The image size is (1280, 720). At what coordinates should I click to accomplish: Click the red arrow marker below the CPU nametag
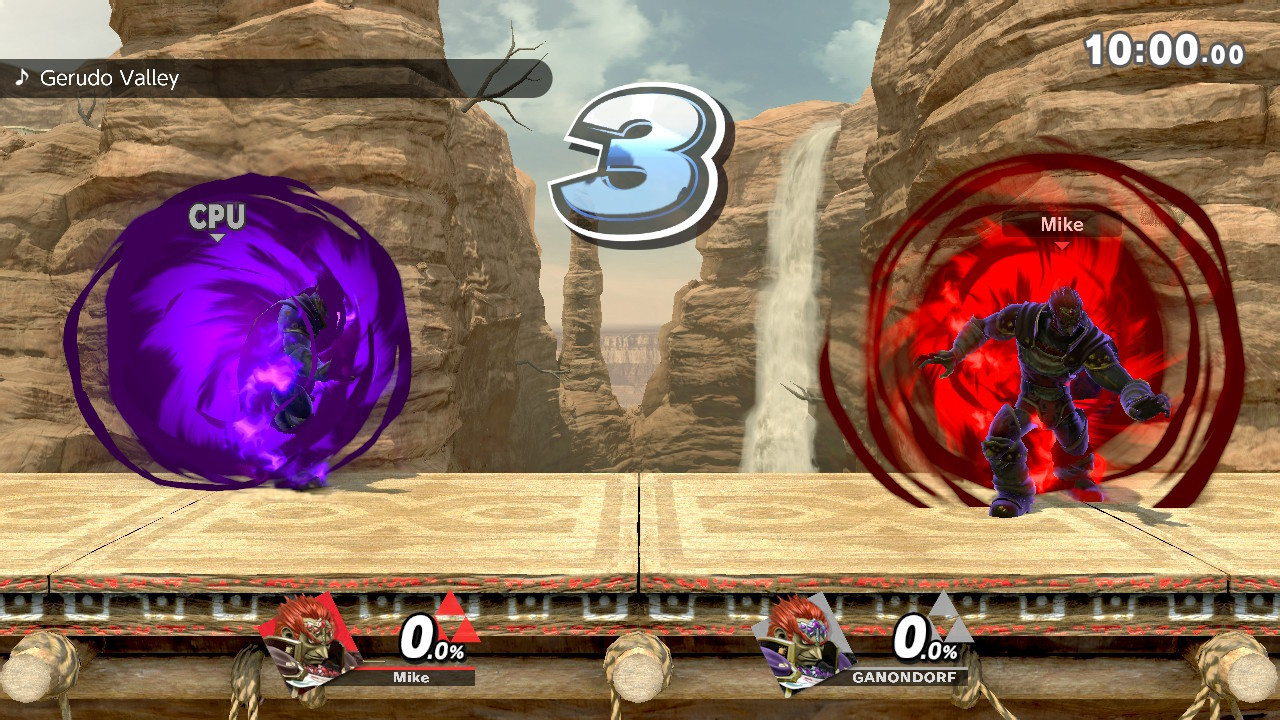click(216, 238)
